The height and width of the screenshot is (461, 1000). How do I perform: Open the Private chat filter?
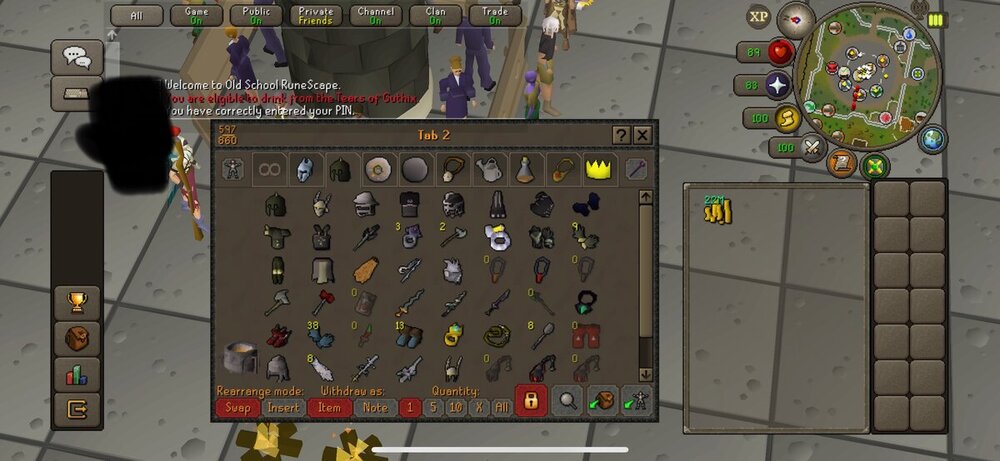pos(315,15)
